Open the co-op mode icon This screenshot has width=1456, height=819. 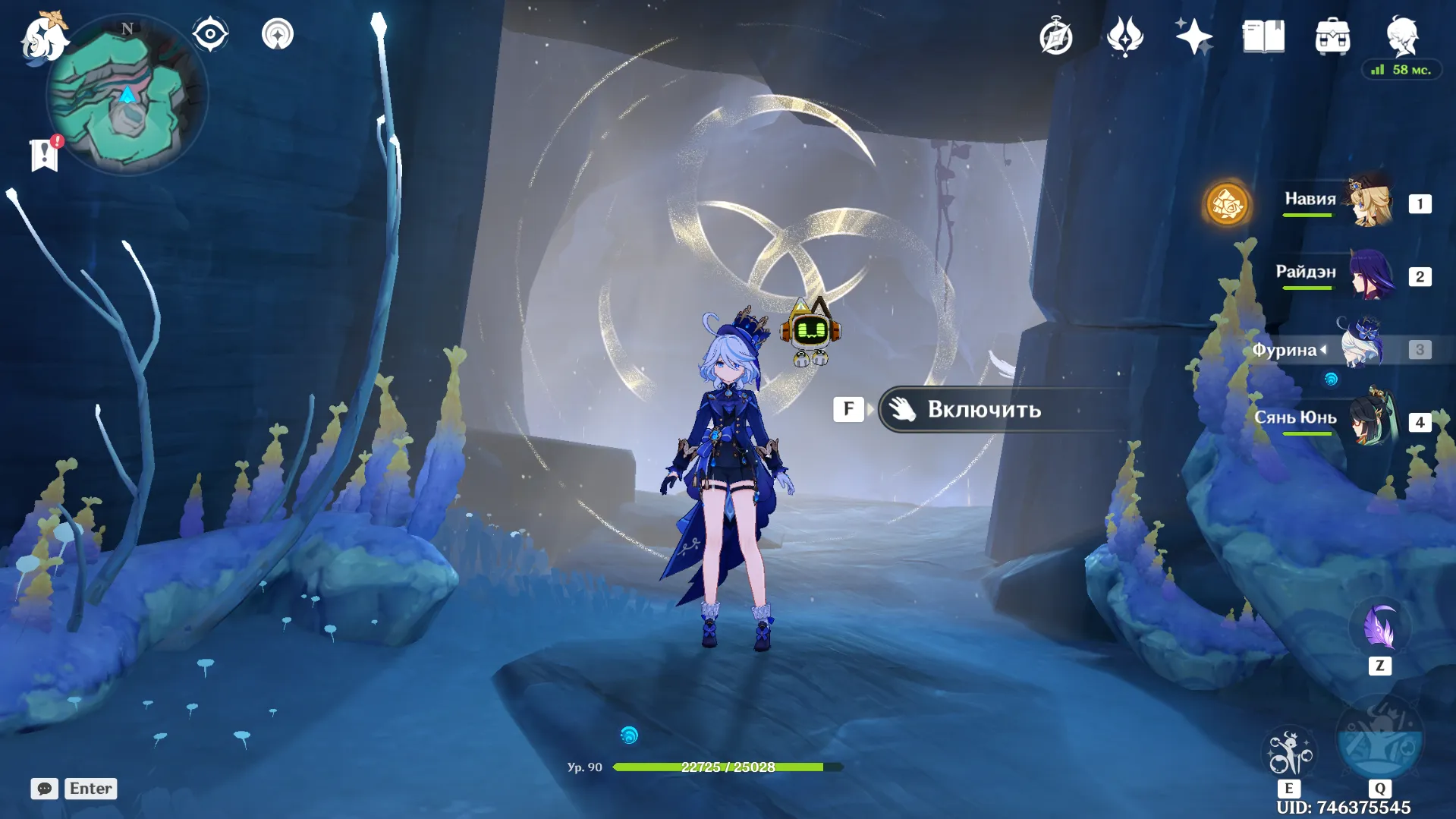[278, 34]
